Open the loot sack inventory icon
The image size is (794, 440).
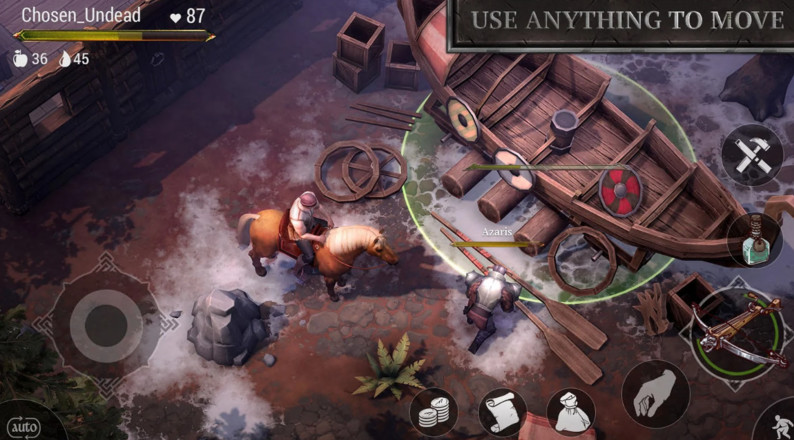pos(570,412)
